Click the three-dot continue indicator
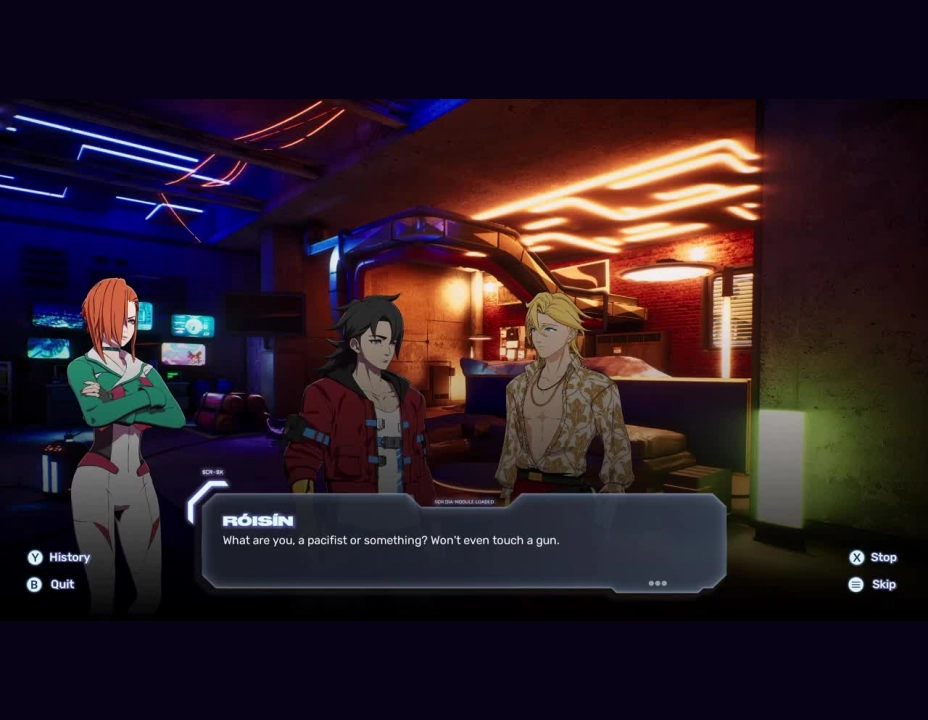928x720 pixels. tap(657, 583)
